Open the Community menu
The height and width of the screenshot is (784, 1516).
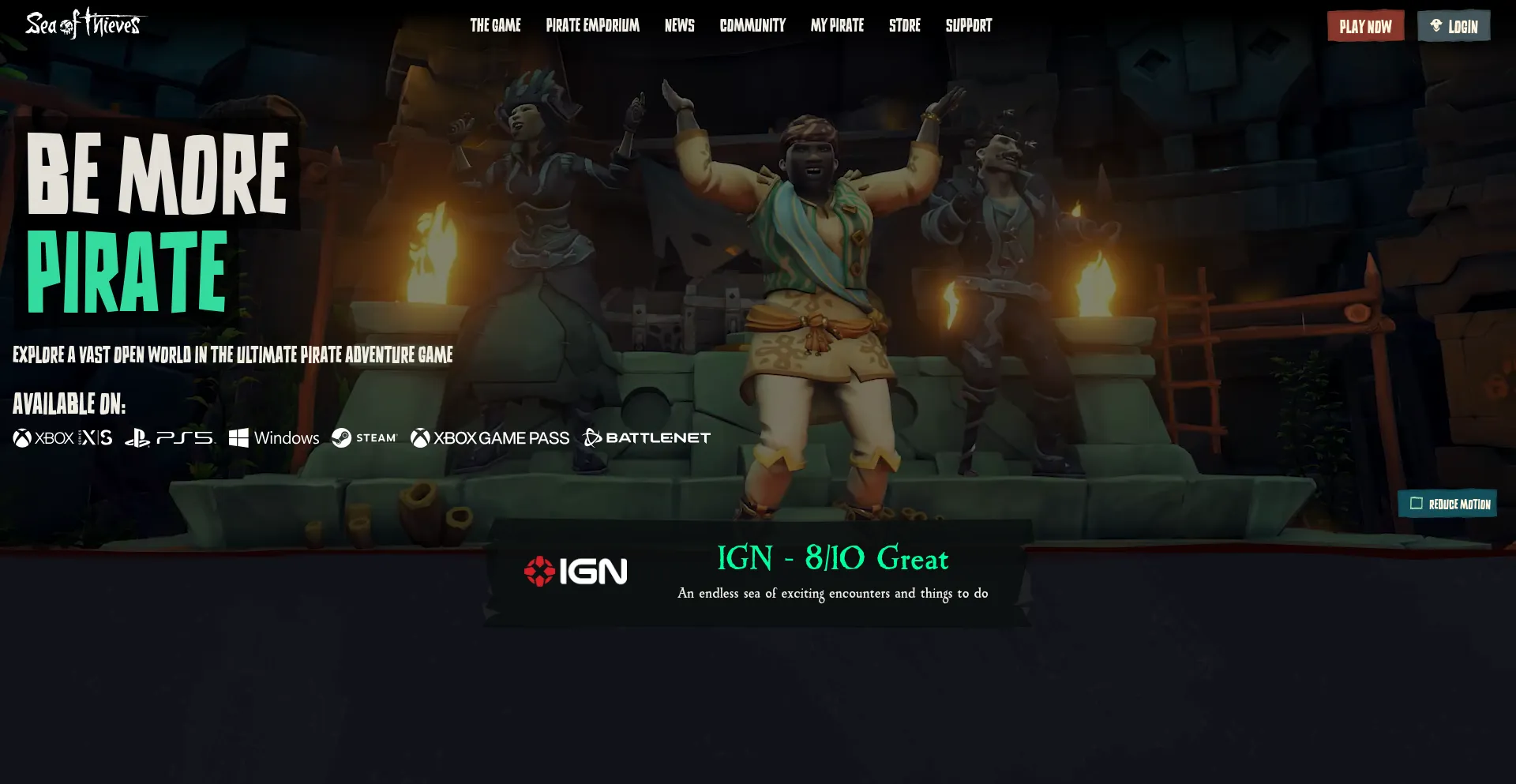coord(752,25)
